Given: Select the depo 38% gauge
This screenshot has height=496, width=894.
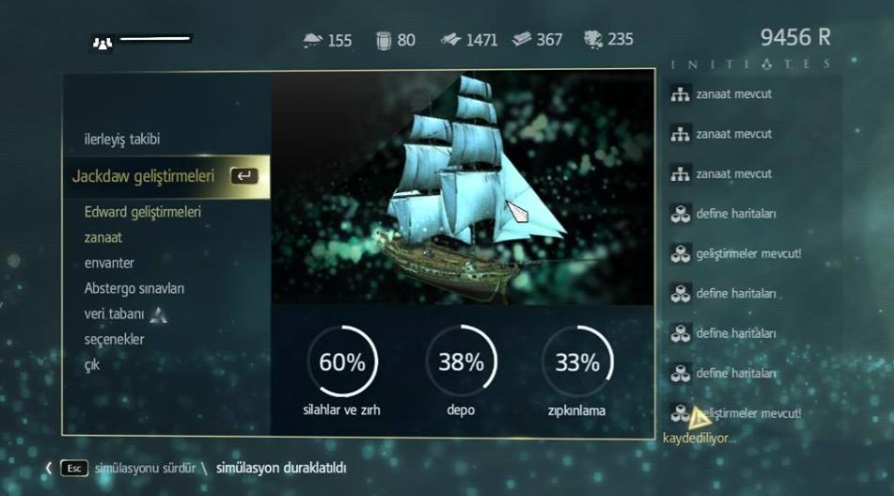Looking at the screenshot, I should [x=461, y=363].
